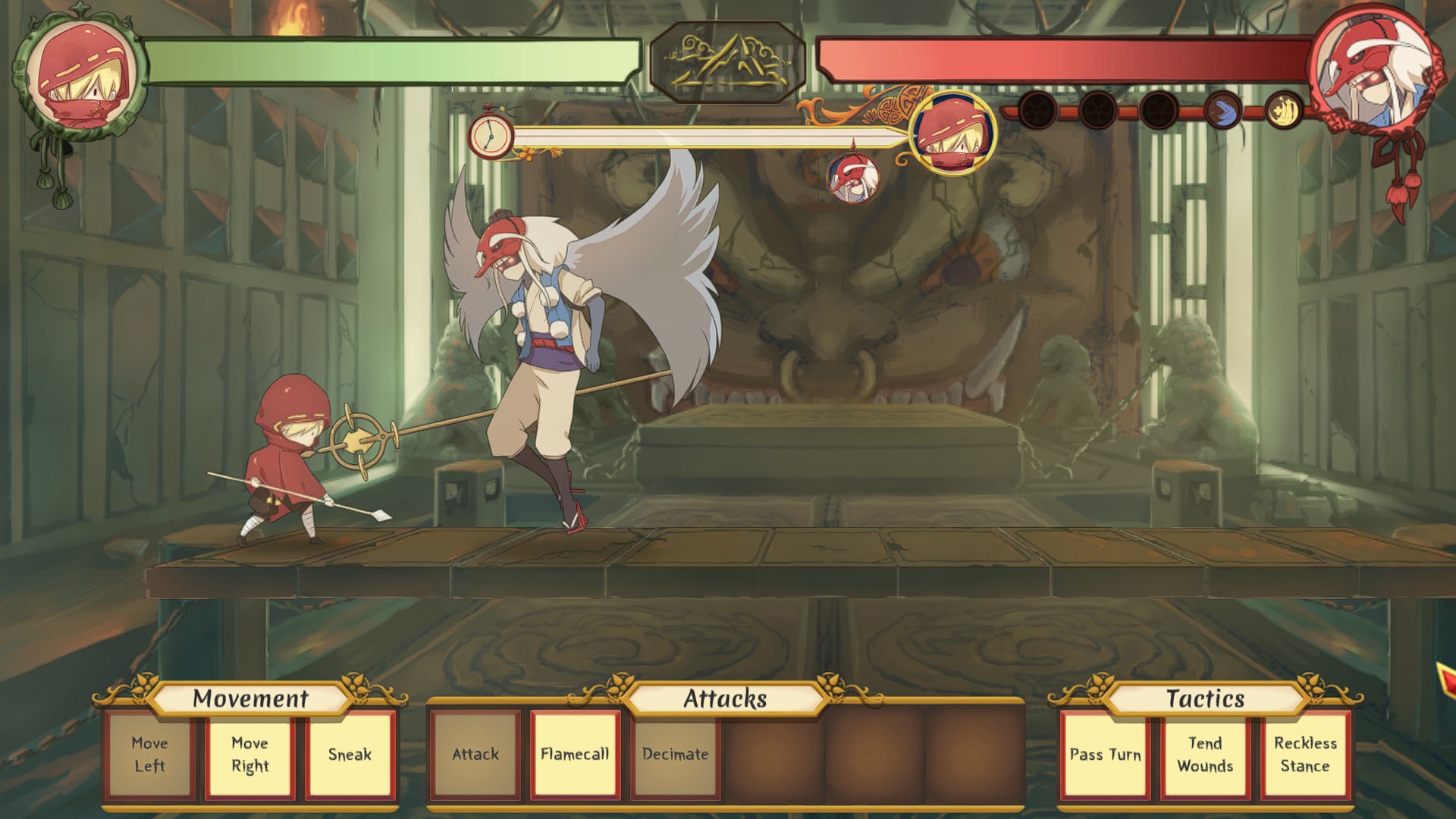This screenshot has width=1456, height=819.
Task: Click the golden mountain emblem between health bars
Action: click(728, 62)
